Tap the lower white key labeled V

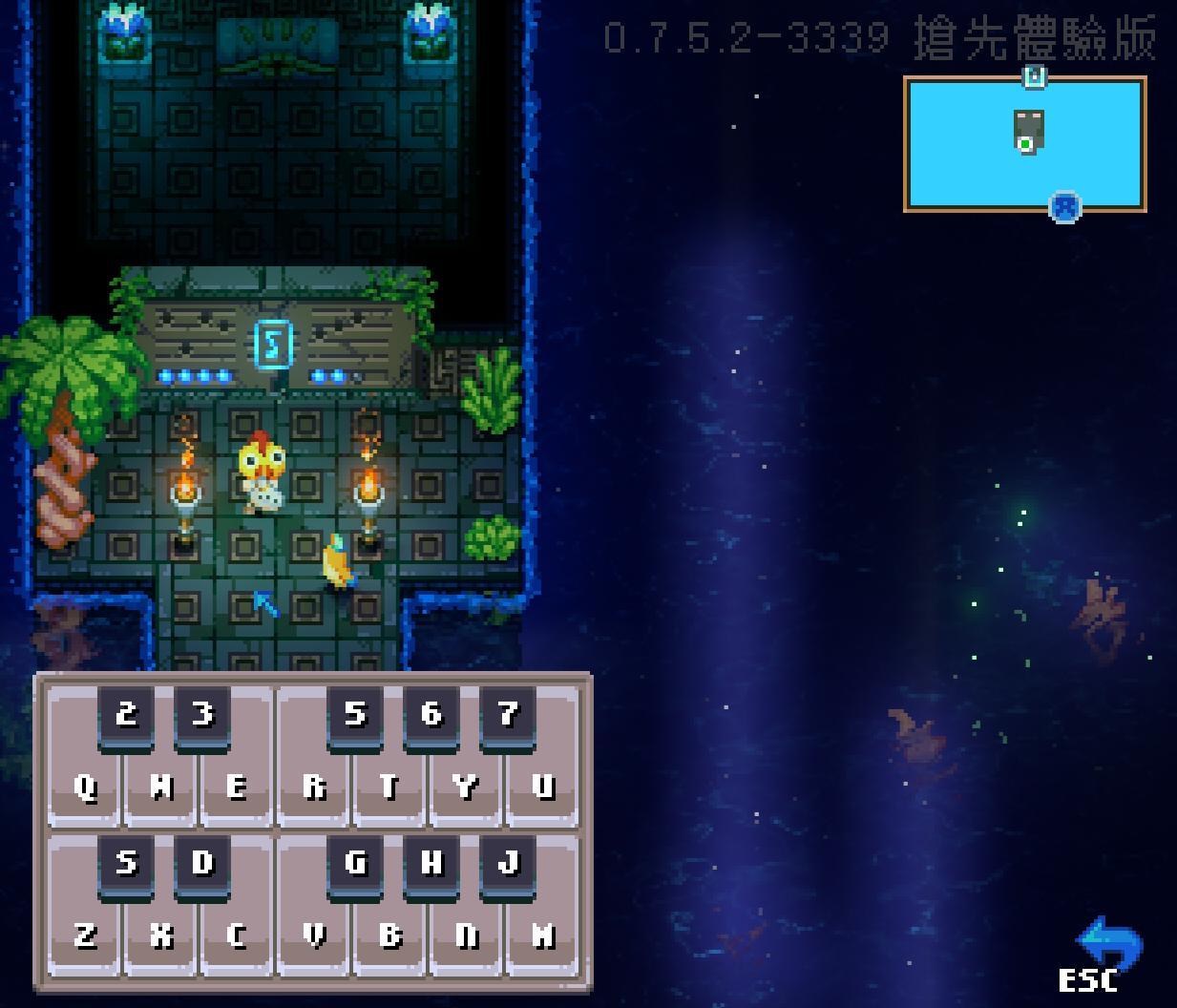(x=314, y=937)
